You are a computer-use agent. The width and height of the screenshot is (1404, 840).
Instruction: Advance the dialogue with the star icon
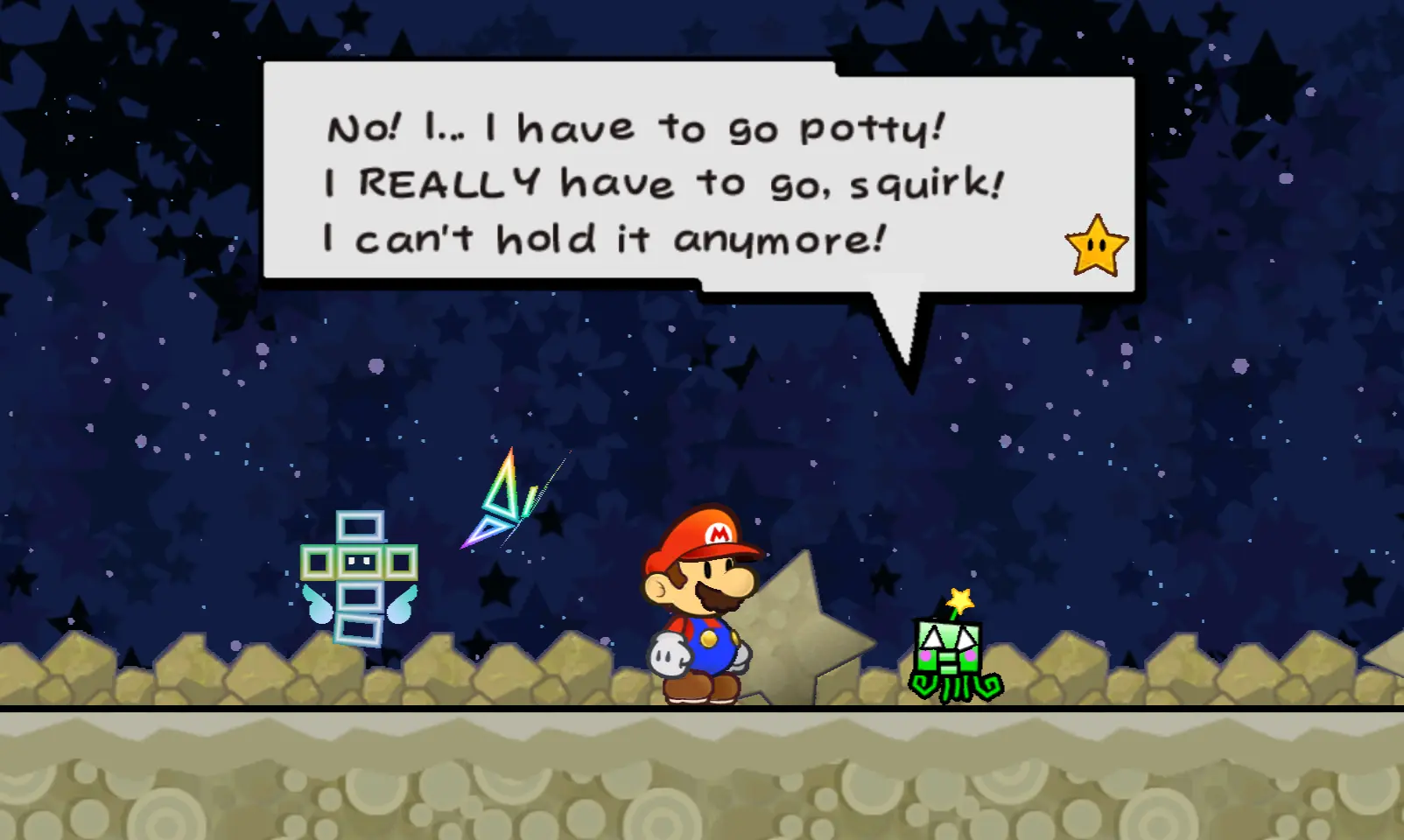pyautogui.click(x=1096, y=246)
